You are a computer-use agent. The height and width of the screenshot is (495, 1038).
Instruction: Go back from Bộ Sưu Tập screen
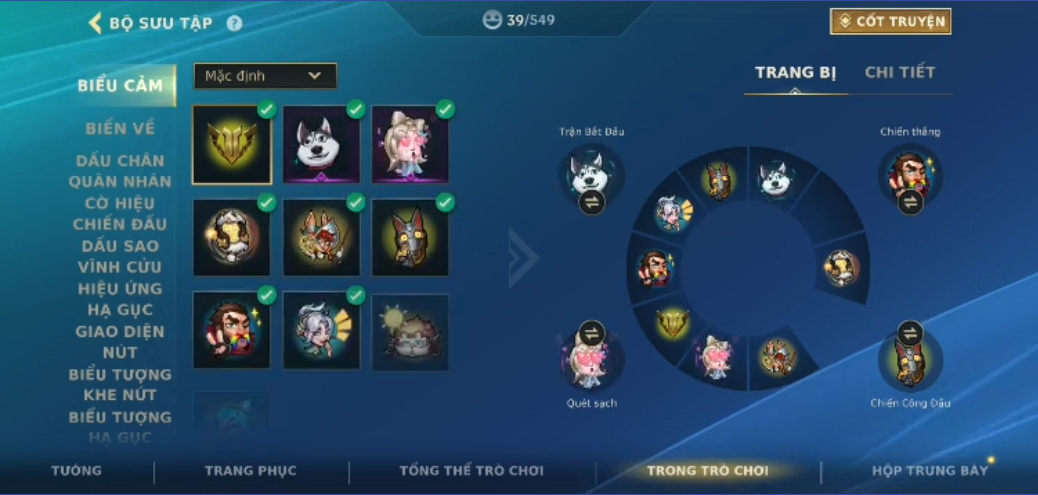pyautogui.click(x=96, y=23)
